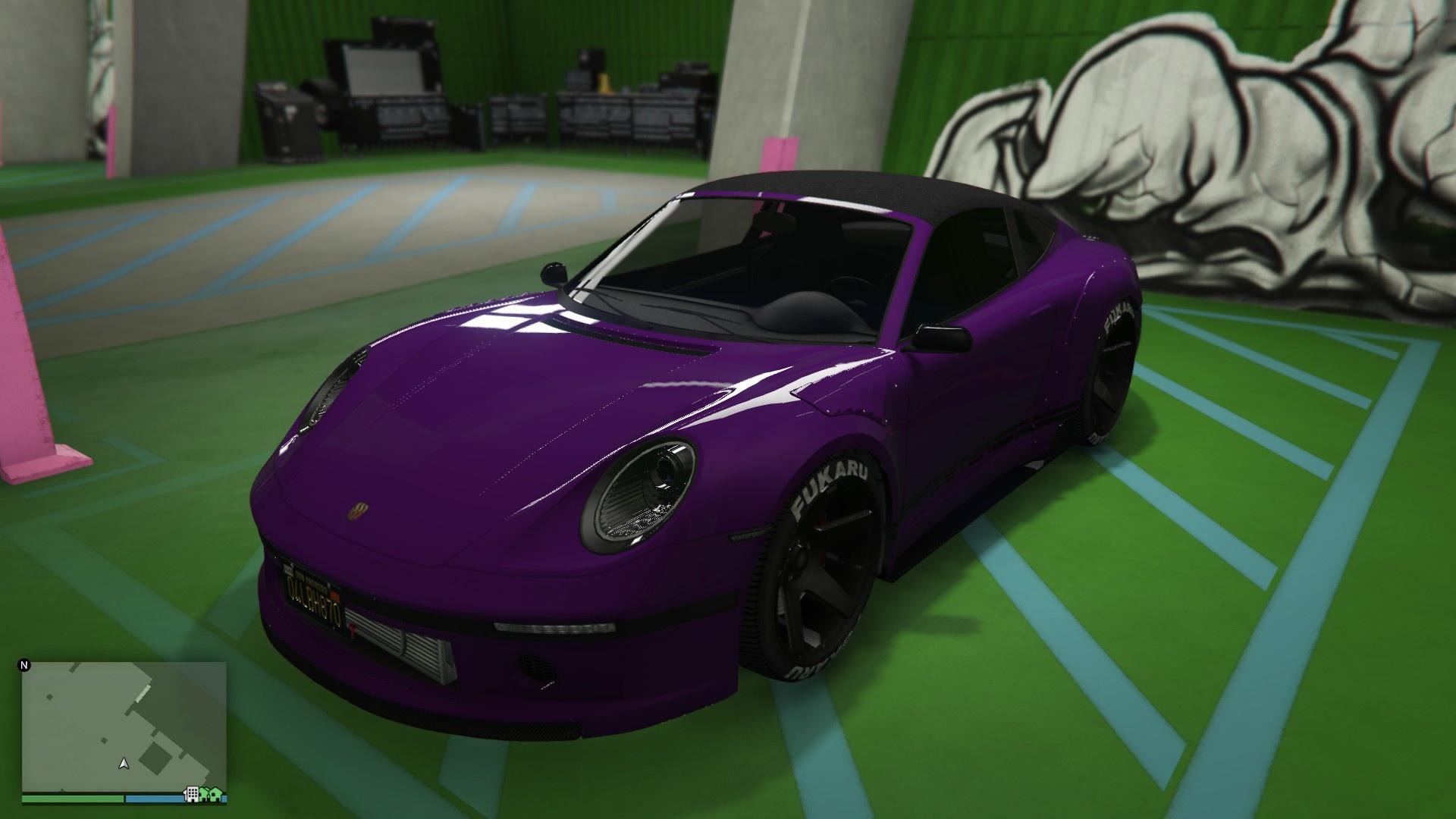Click the north compass marker on the minimap
The height and width of the screenshot is (819, 1456).
pyautogui.click(x=24, y=667)
